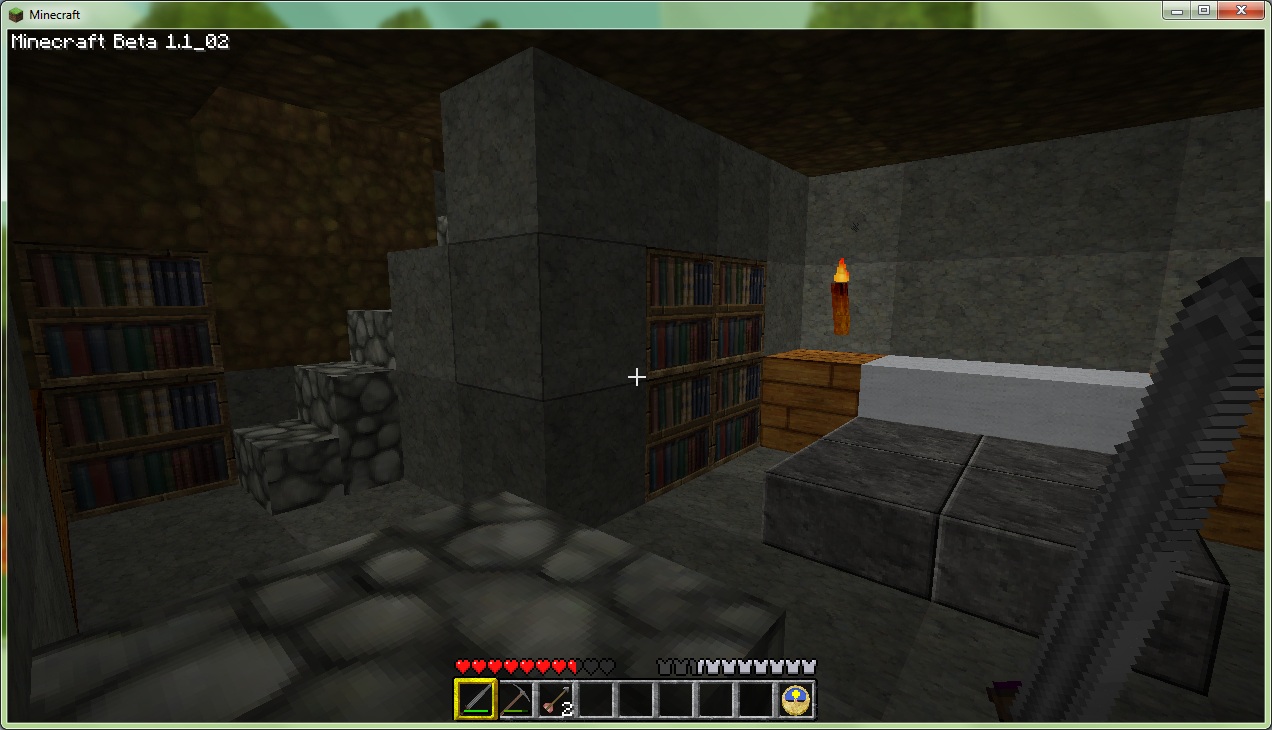Viewport: 1272px width, 730px height.
Task: Select the clock in the last hotbar slot
Action: (x=797, y=698)
